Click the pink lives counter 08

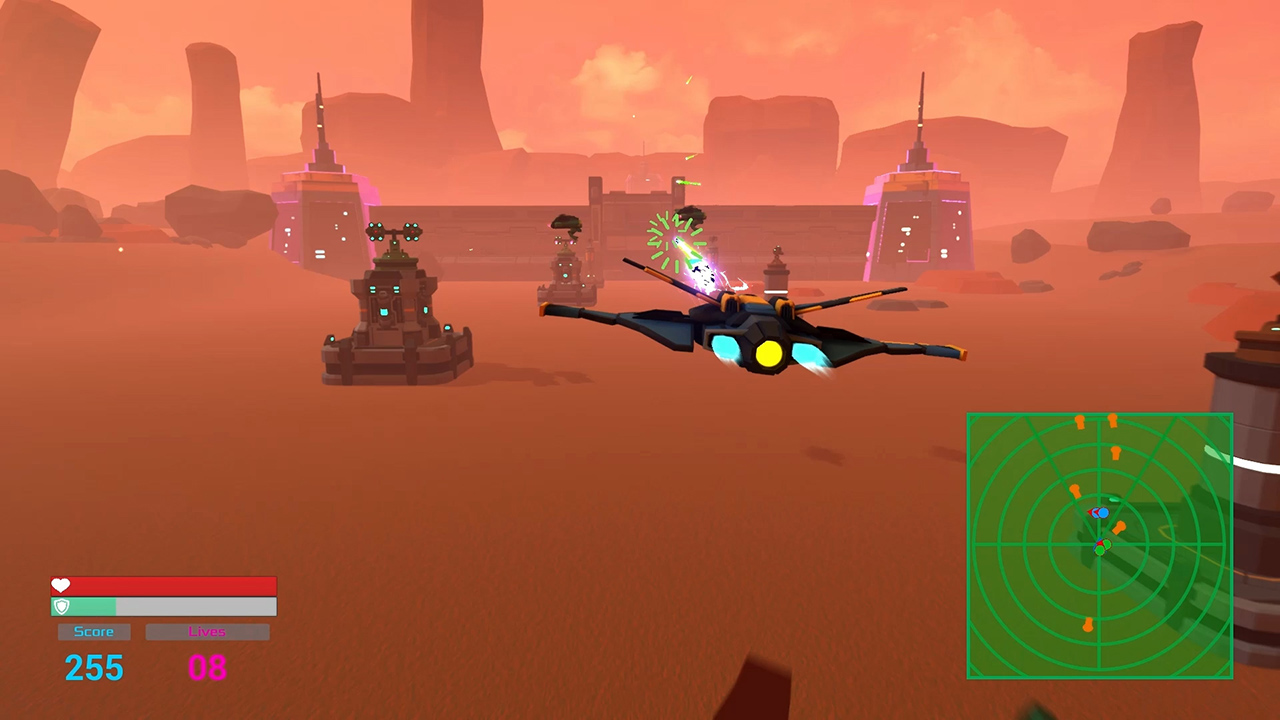pyautogui.click(x=207, y=668)
